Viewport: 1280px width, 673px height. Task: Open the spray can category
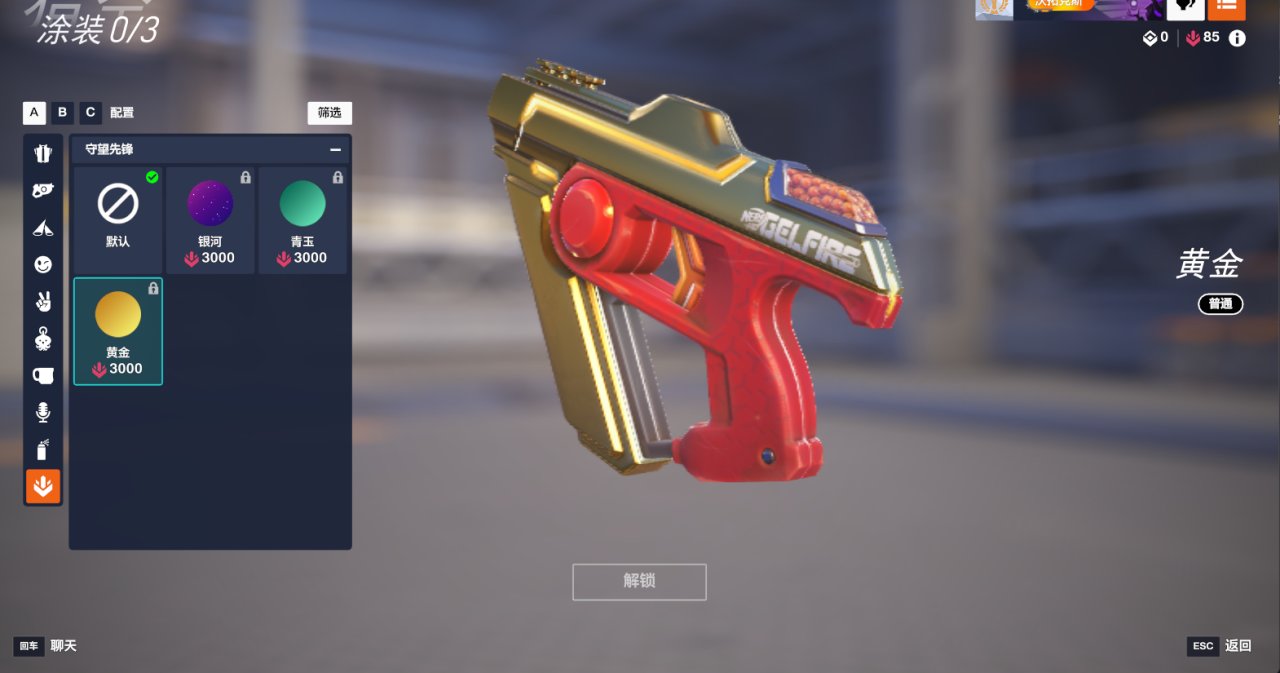(x=43, y=449)
